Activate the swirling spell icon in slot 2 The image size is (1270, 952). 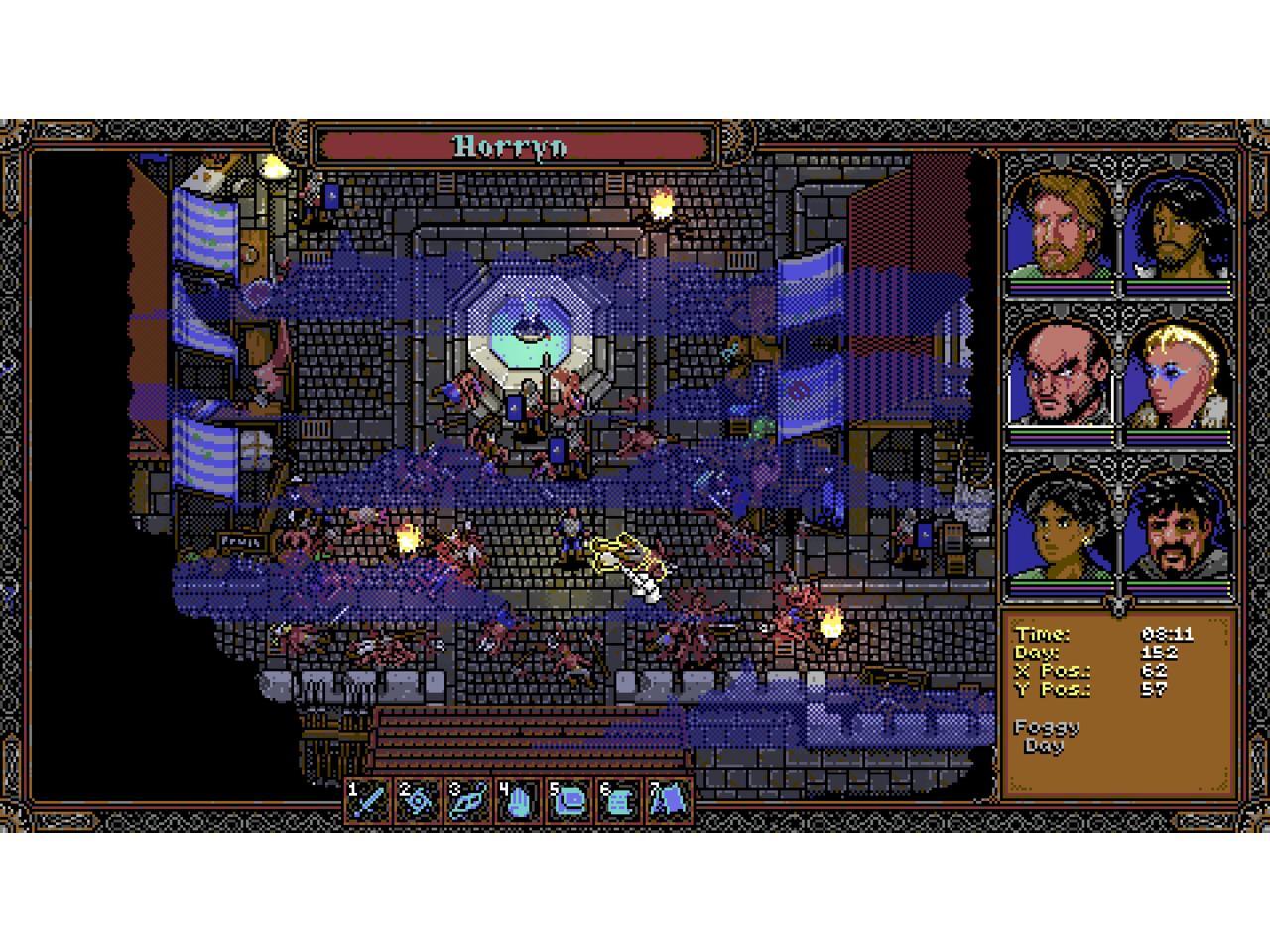click(419, 799)
